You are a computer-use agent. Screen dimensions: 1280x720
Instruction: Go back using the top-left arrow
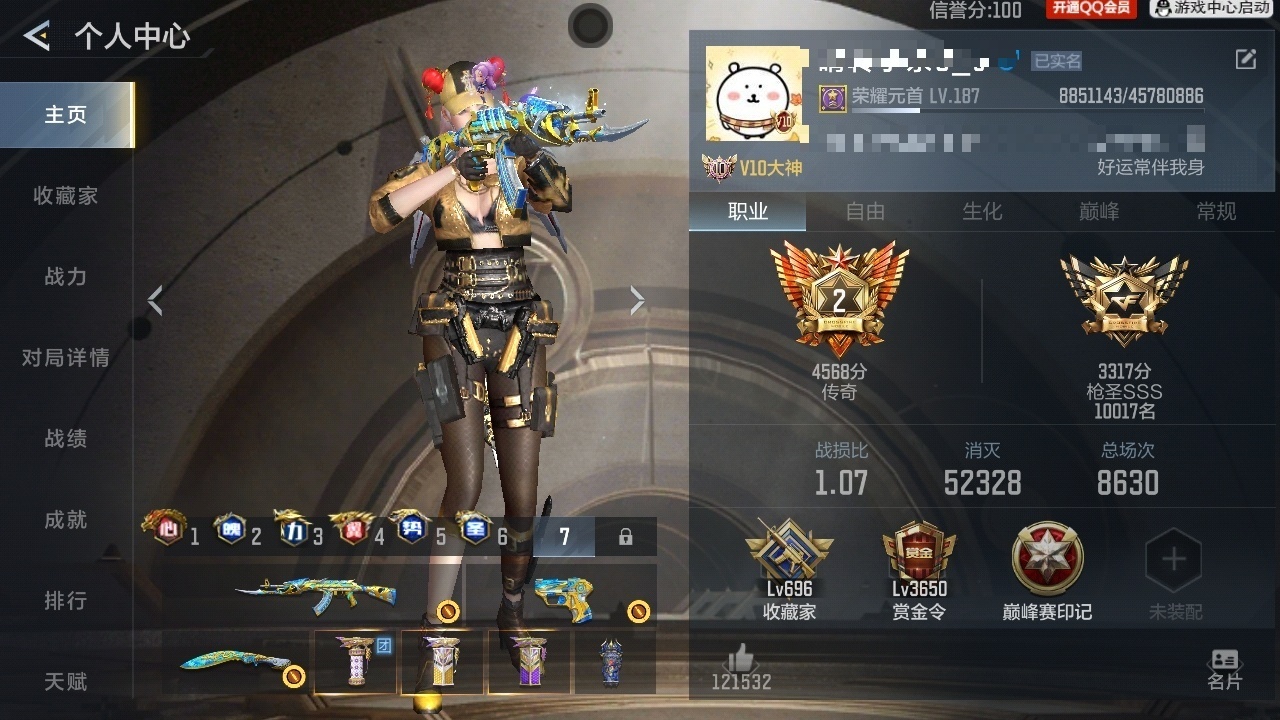click(37, 37)
